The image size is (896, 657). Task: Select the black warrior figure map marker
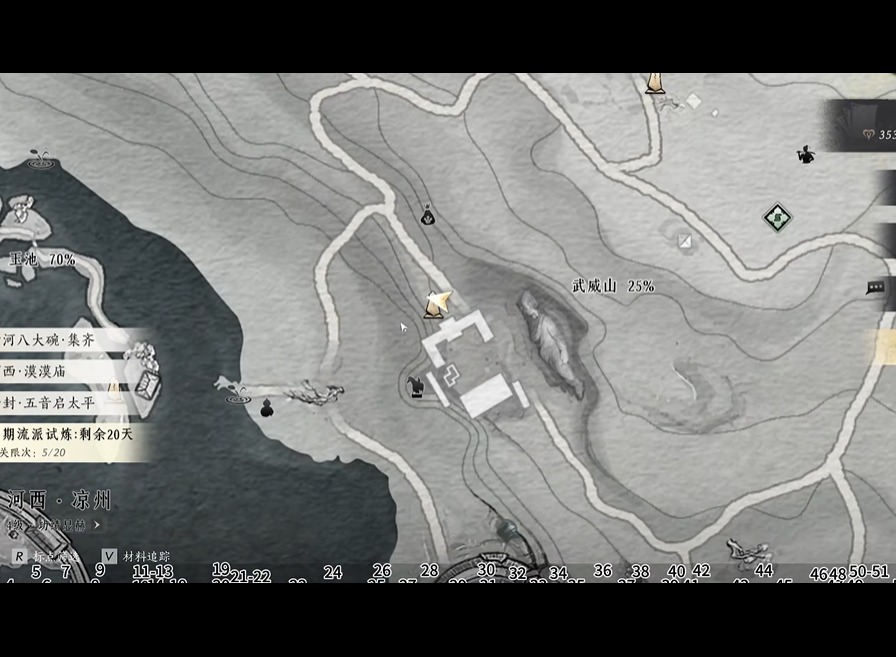pos(805,155)
